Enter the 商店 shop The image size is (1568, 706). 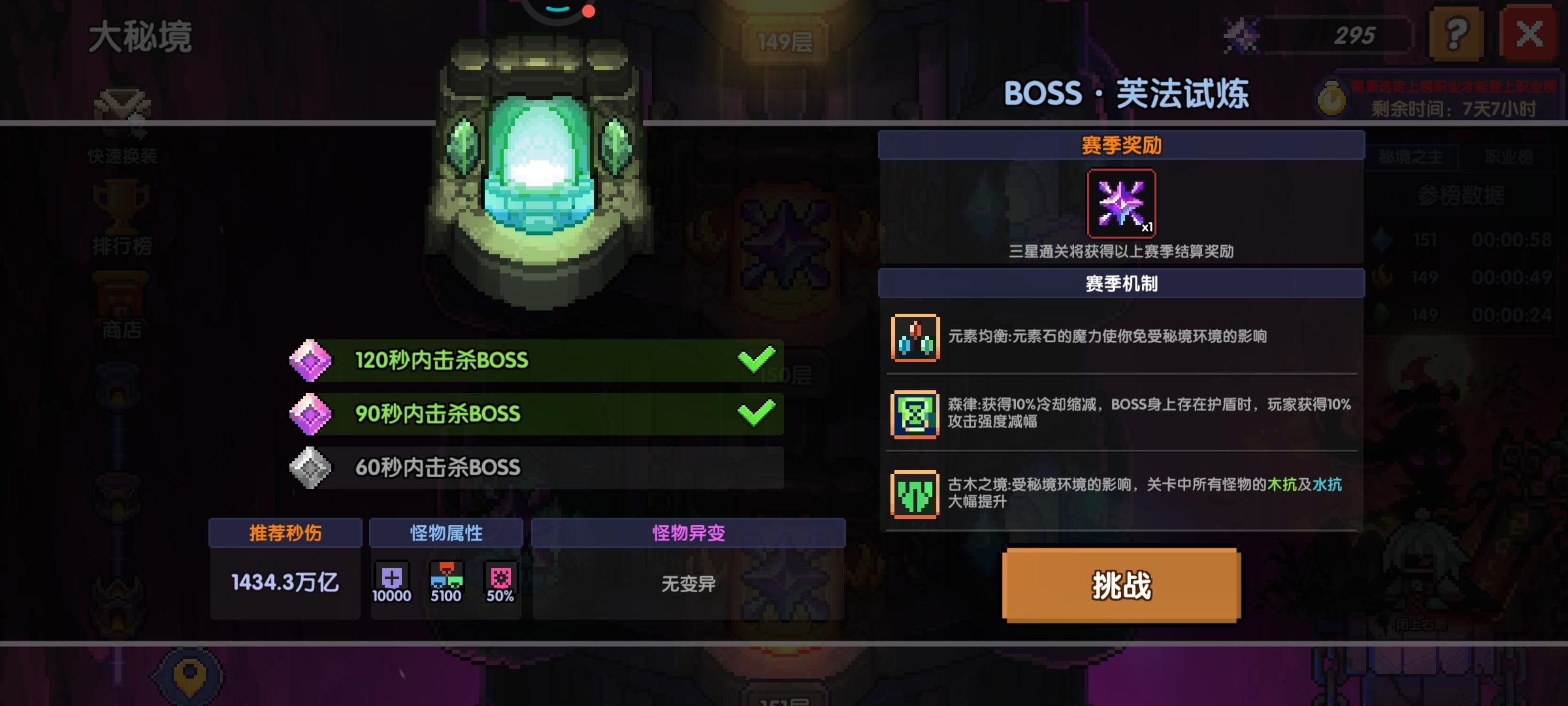coord(122,301)
